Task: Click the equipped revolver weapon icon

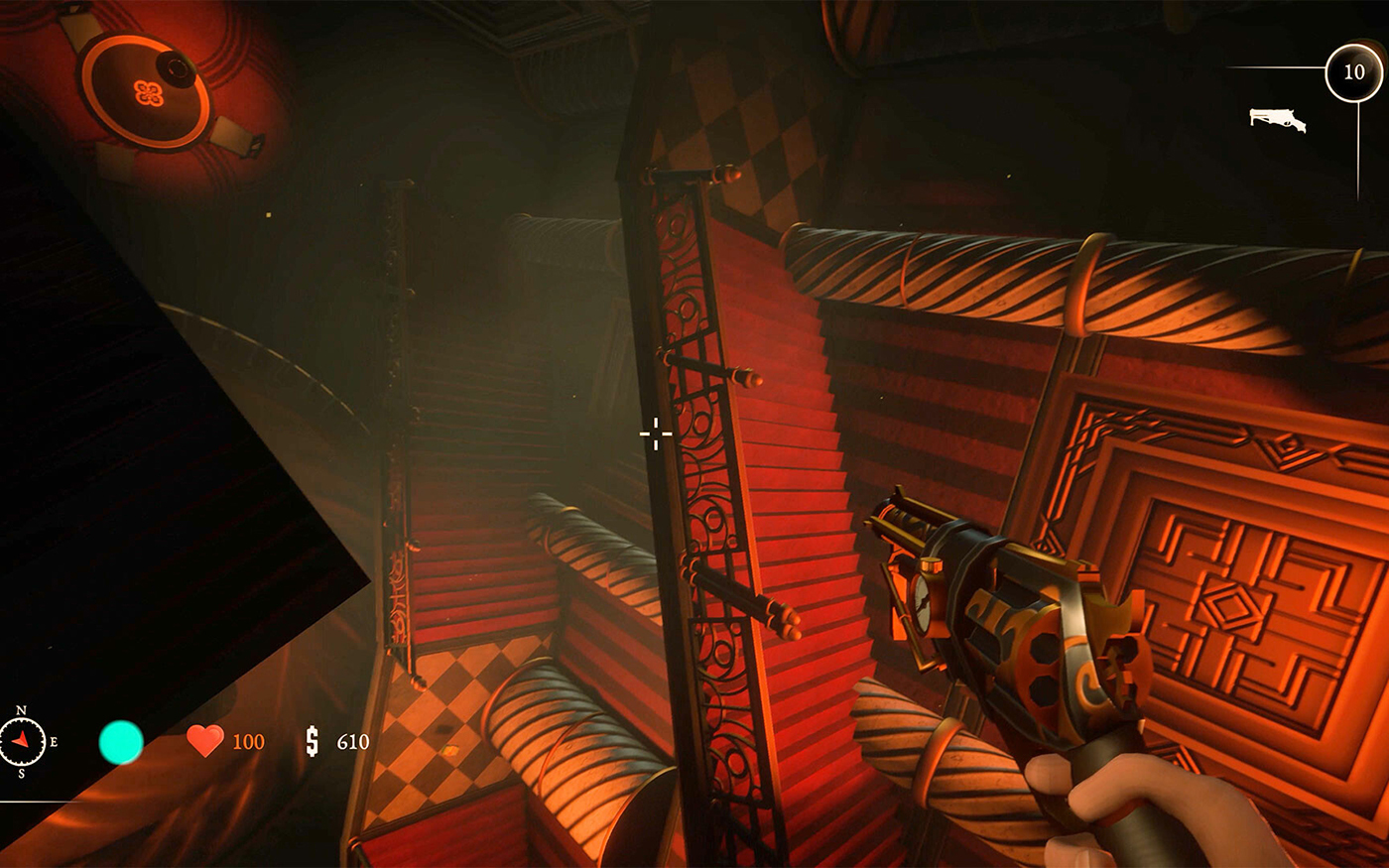Action: click(1277, 120)
